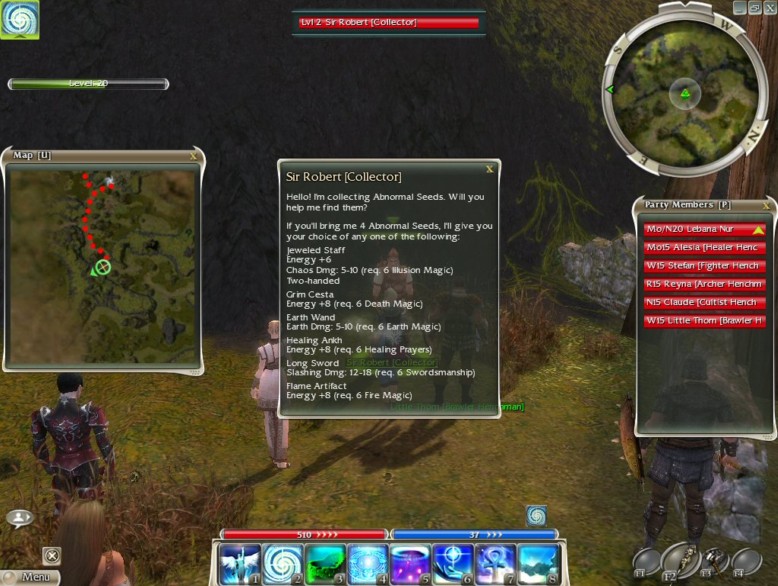The height and width of the screenshot is (586, 778).
Task: Activate the winged figure skill in slot 1
Action: [240, 563]
